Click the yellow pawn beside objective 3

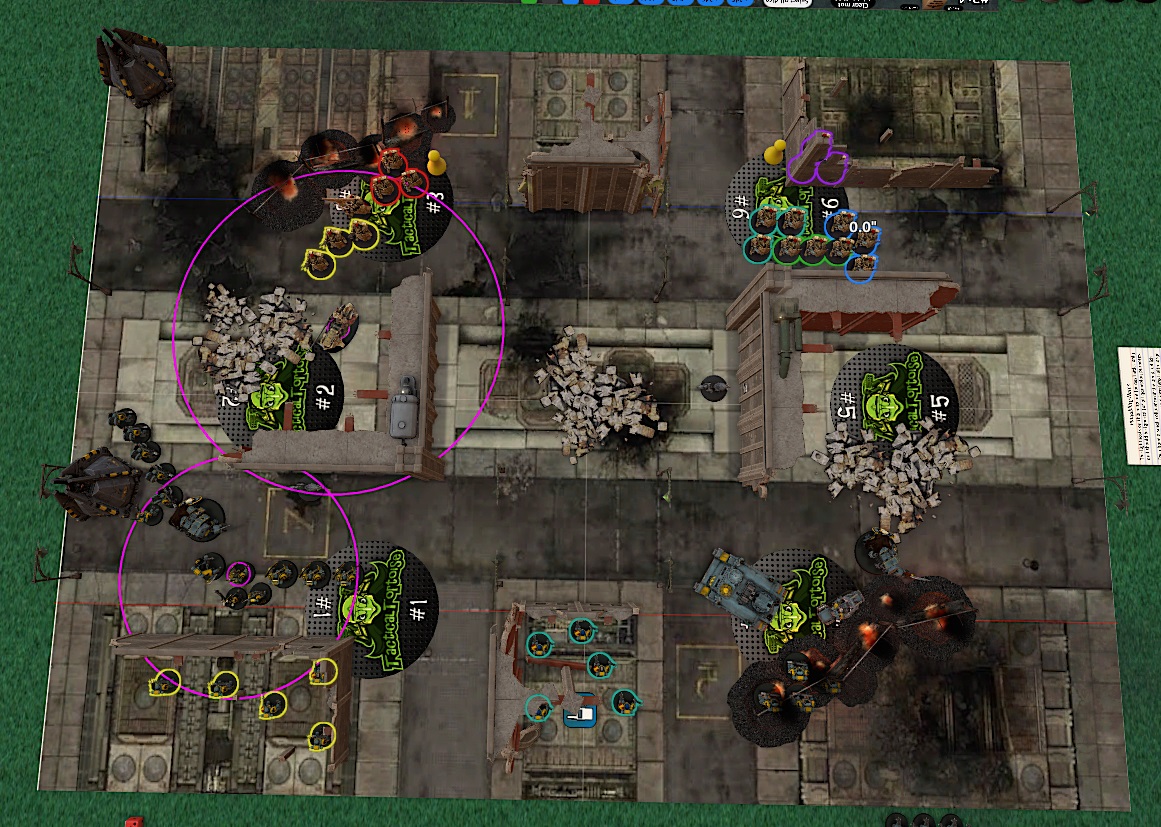pos(436,162)
